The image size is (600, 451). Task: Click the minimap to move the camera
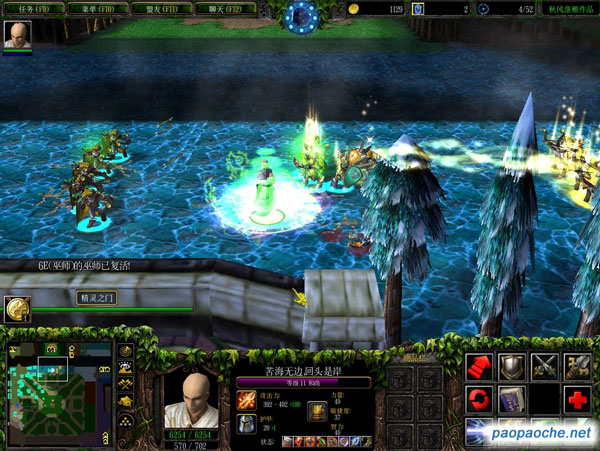pyautogui.click(x=58, y=388)
